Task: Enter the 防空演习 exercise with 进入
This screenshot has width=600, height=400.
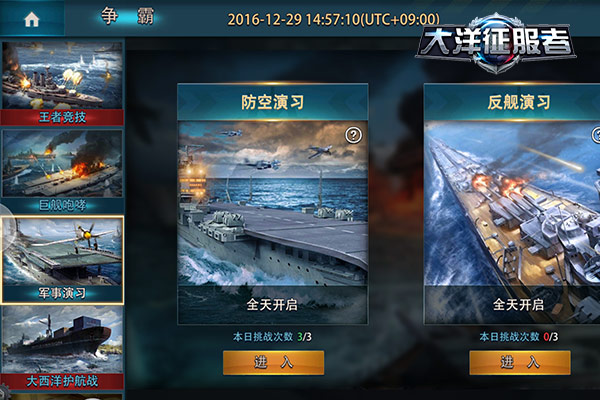Action: click(259, 362)
